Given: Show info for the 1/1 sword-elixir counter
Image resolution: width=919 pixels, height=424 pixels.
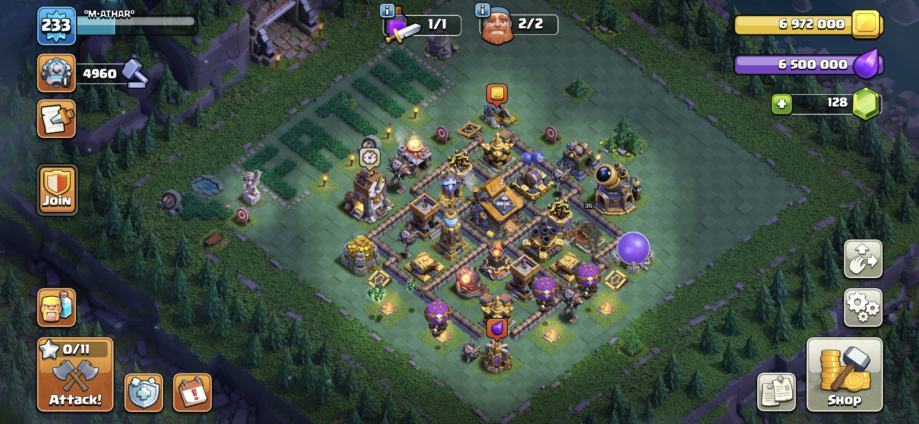Looking at the screenshot, I should [388, 10].
